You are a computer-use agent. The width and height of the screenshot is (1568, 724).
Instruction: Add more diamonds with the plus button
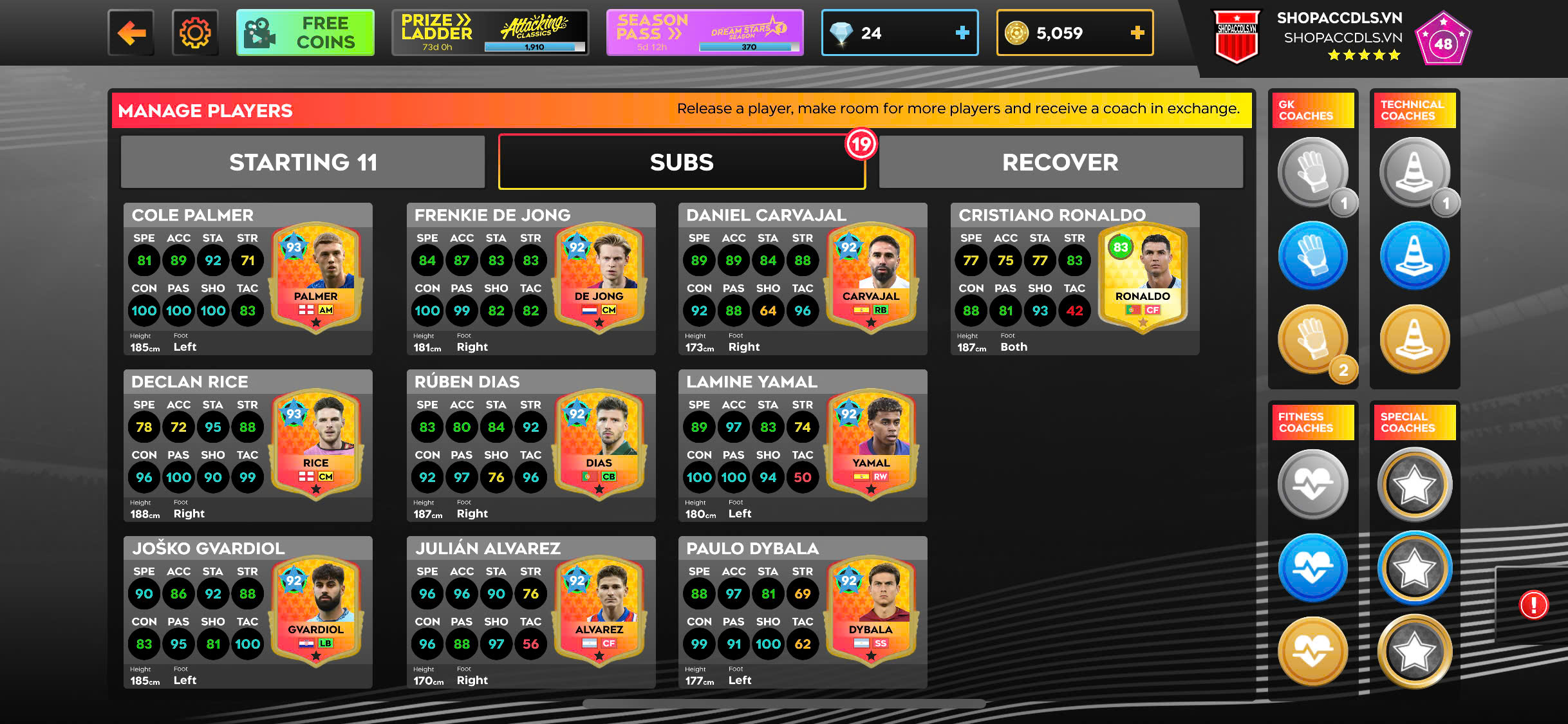click(962, 33)
